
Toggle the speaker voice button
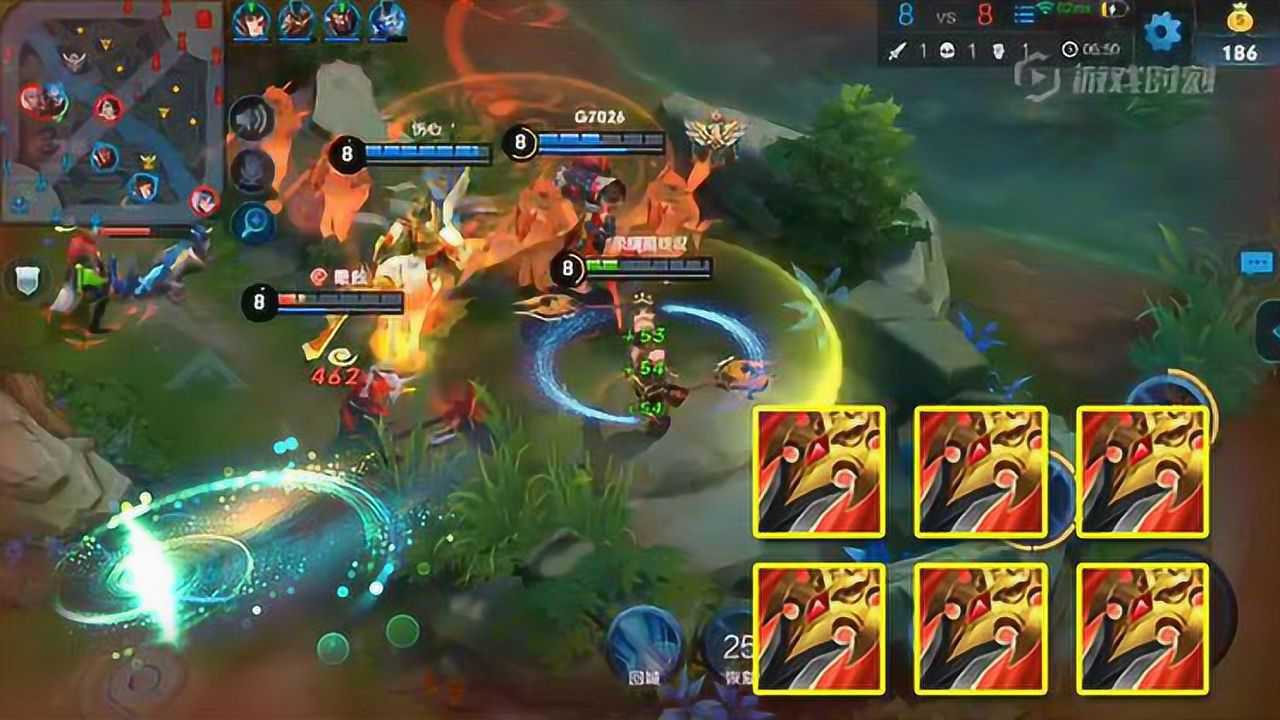click(250, 120)
